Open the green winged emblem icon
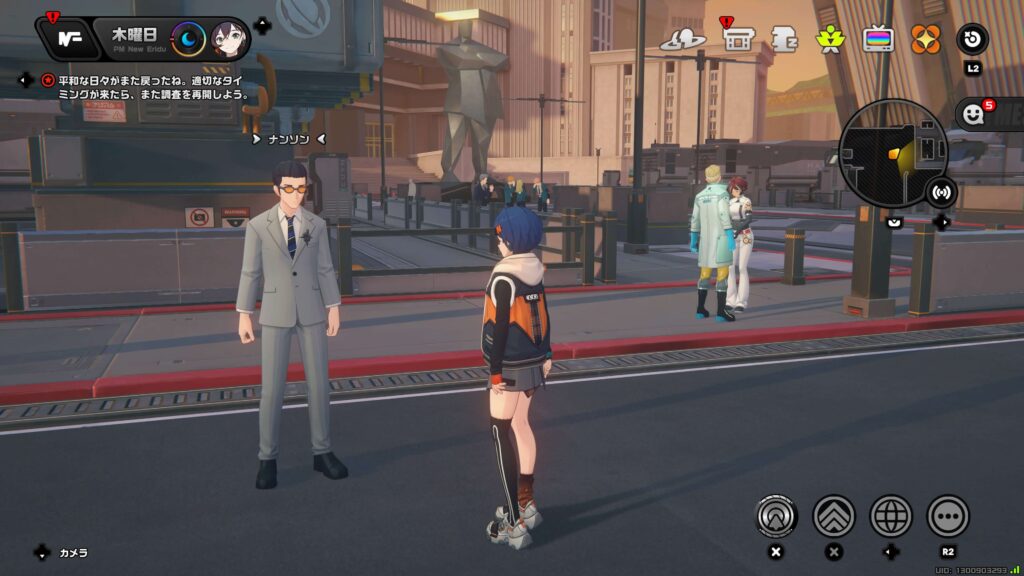1024x576 pixels. pos(830,40)
